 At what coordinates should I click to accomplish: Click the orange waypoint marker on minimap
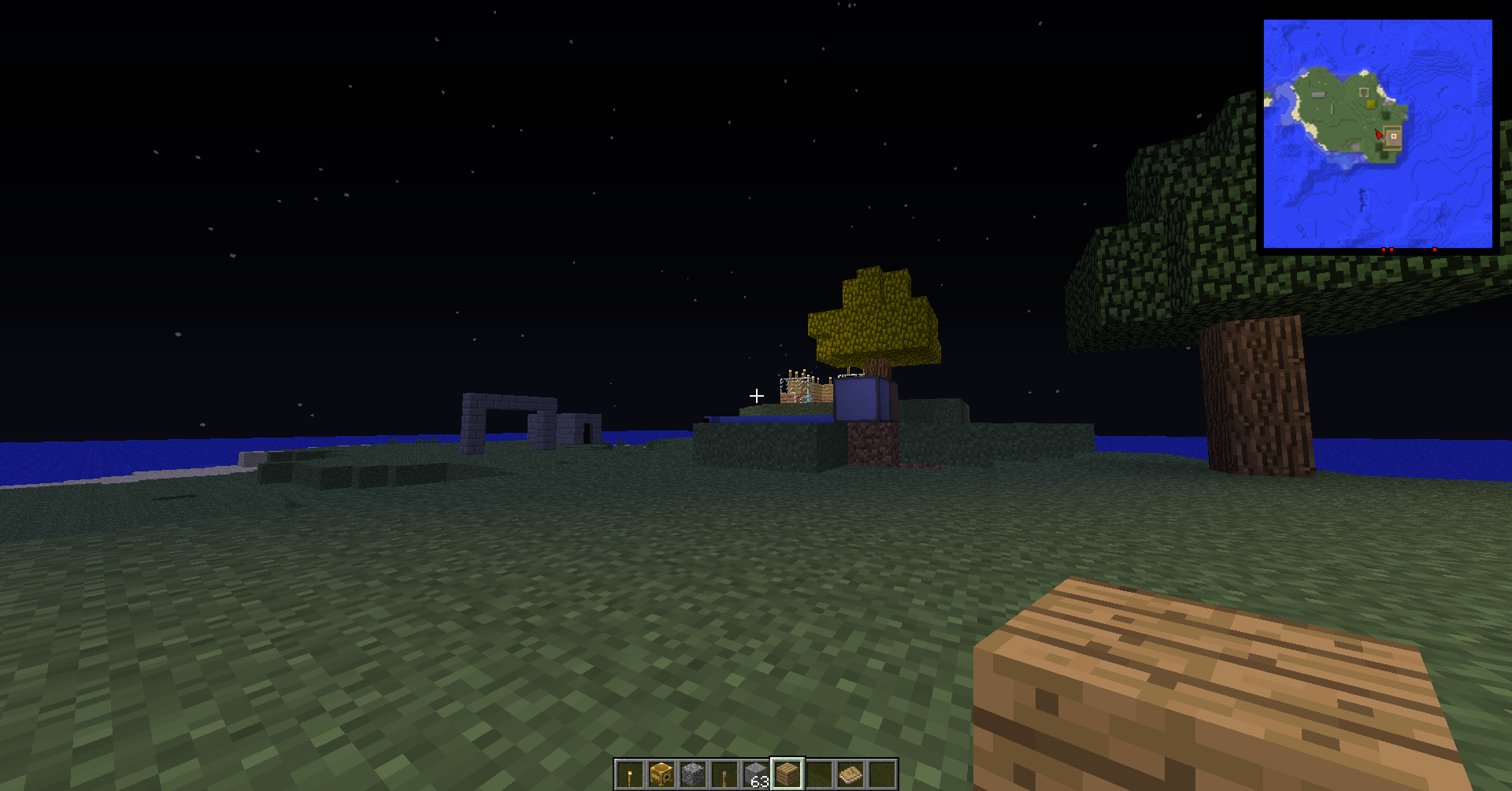1393,136
